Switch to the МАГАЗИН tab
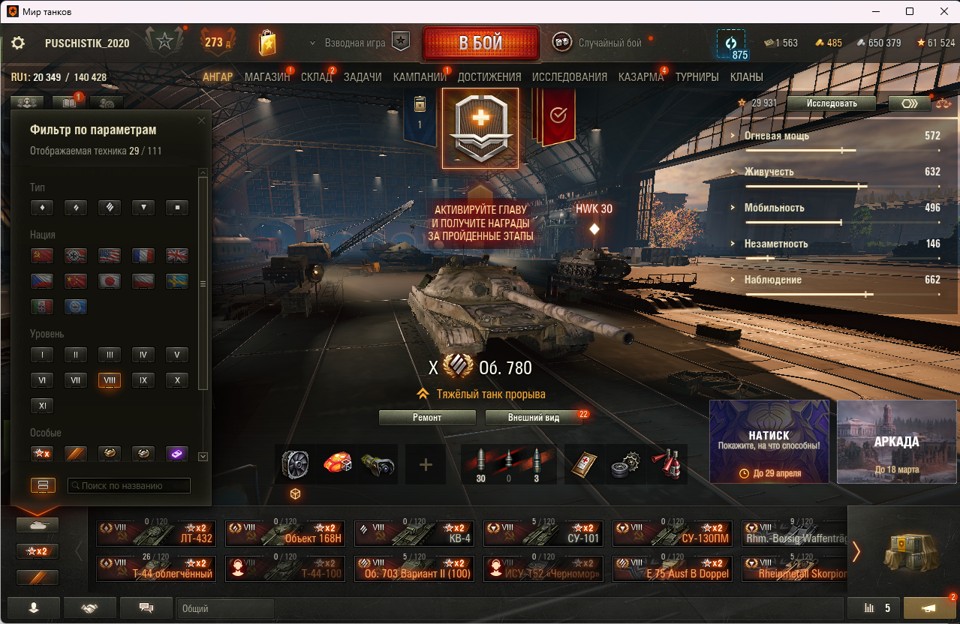Screen dimensions: 960x624 point(267,77)
